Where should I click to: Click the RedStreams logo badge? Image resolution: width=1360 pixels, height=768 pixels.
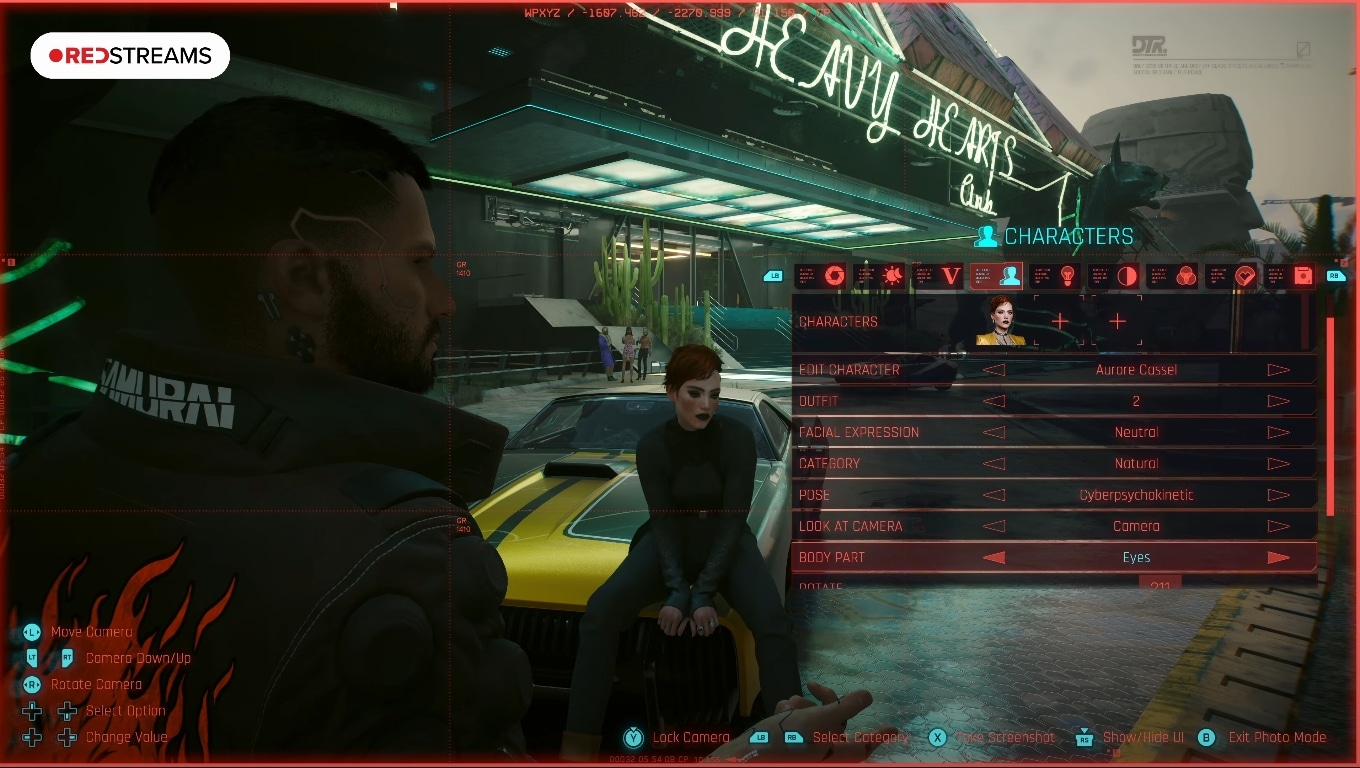[x=130, y=56]
